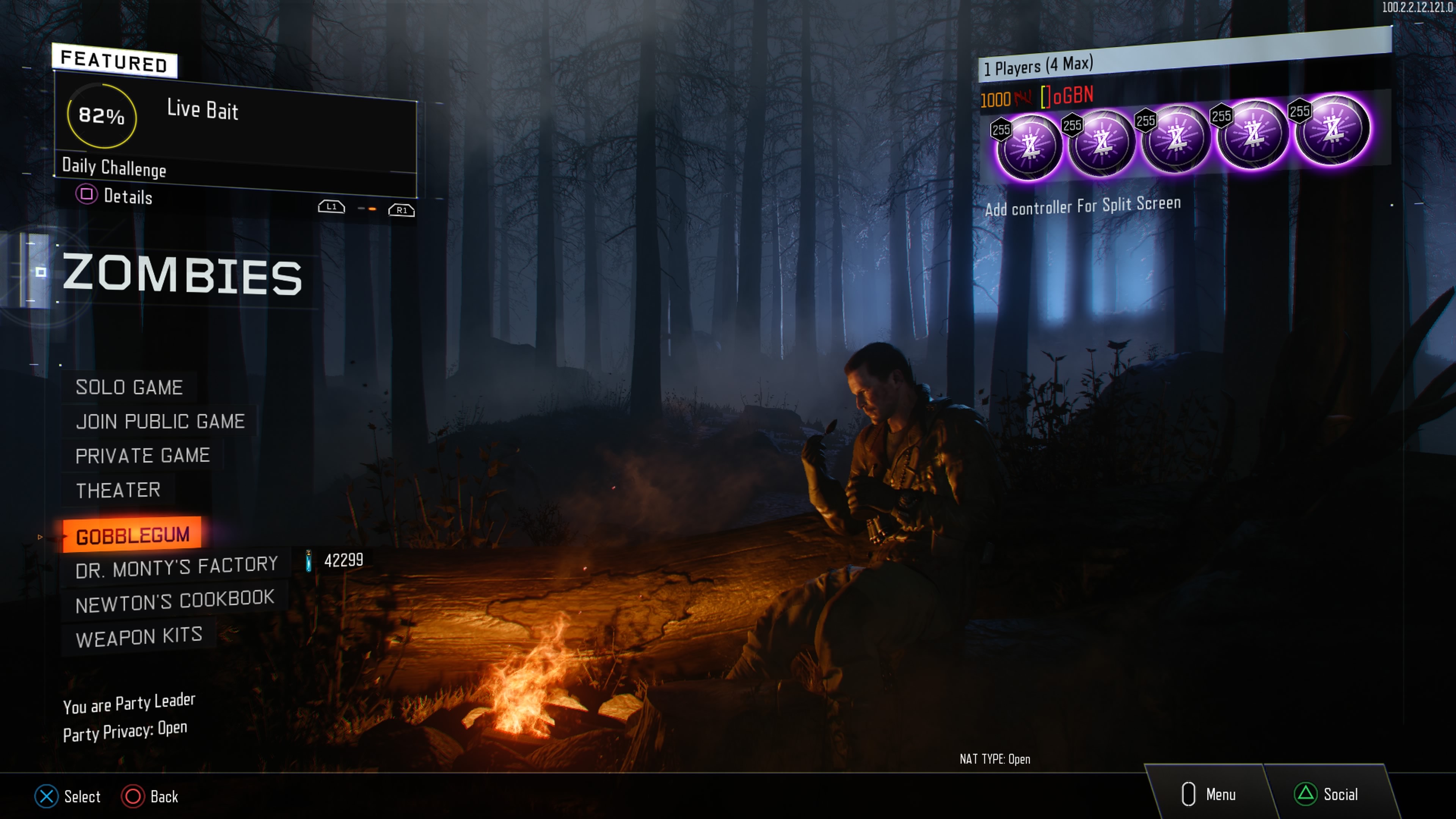Image resolution: width=1456 pixels, height=819 pixels.
Task: Open the Private Game option
Action: coord(143,455)
